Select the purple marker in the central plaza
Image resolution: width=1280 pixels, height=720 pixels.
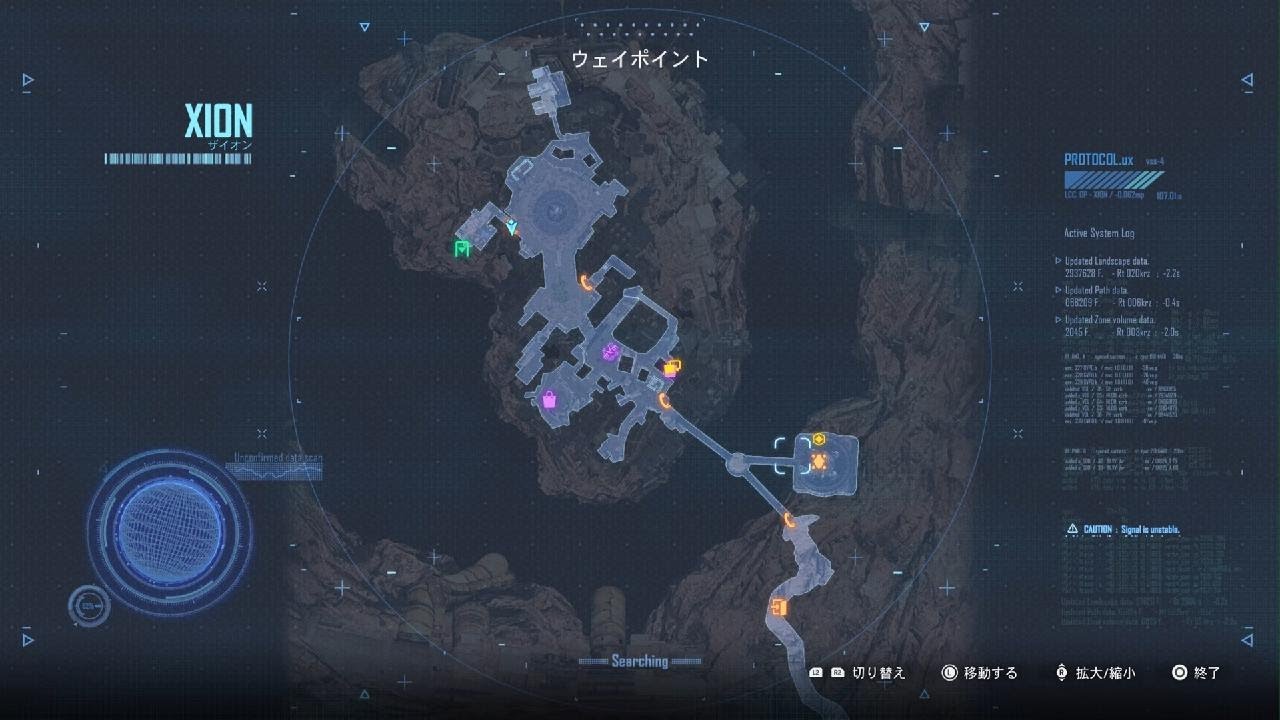[x=610, y=351]
